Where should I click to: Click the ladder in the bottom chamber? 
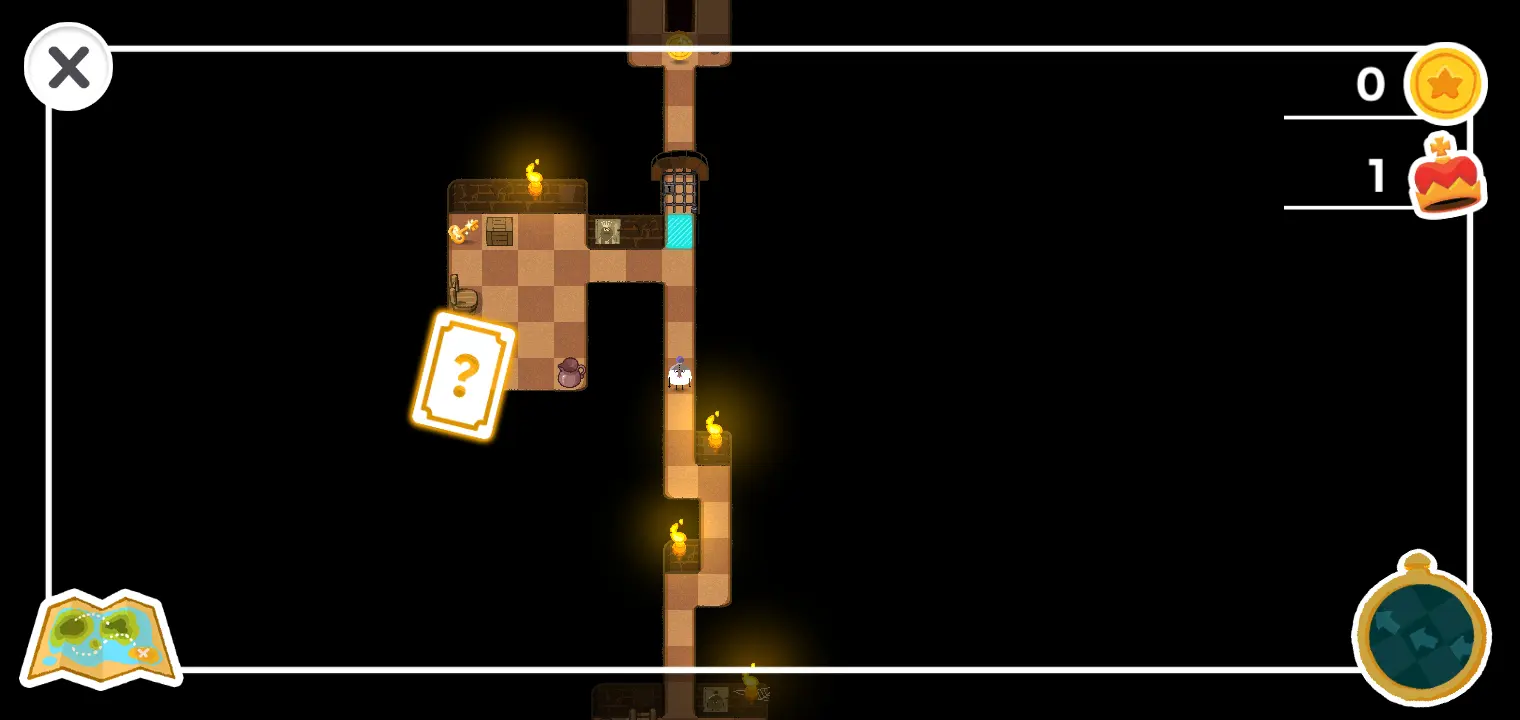click(x=643, y=713)
